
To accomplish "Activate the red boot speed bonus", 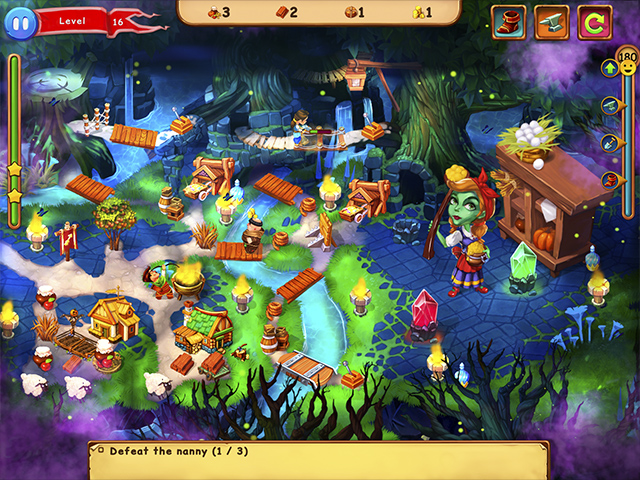I will coord(509,22).
